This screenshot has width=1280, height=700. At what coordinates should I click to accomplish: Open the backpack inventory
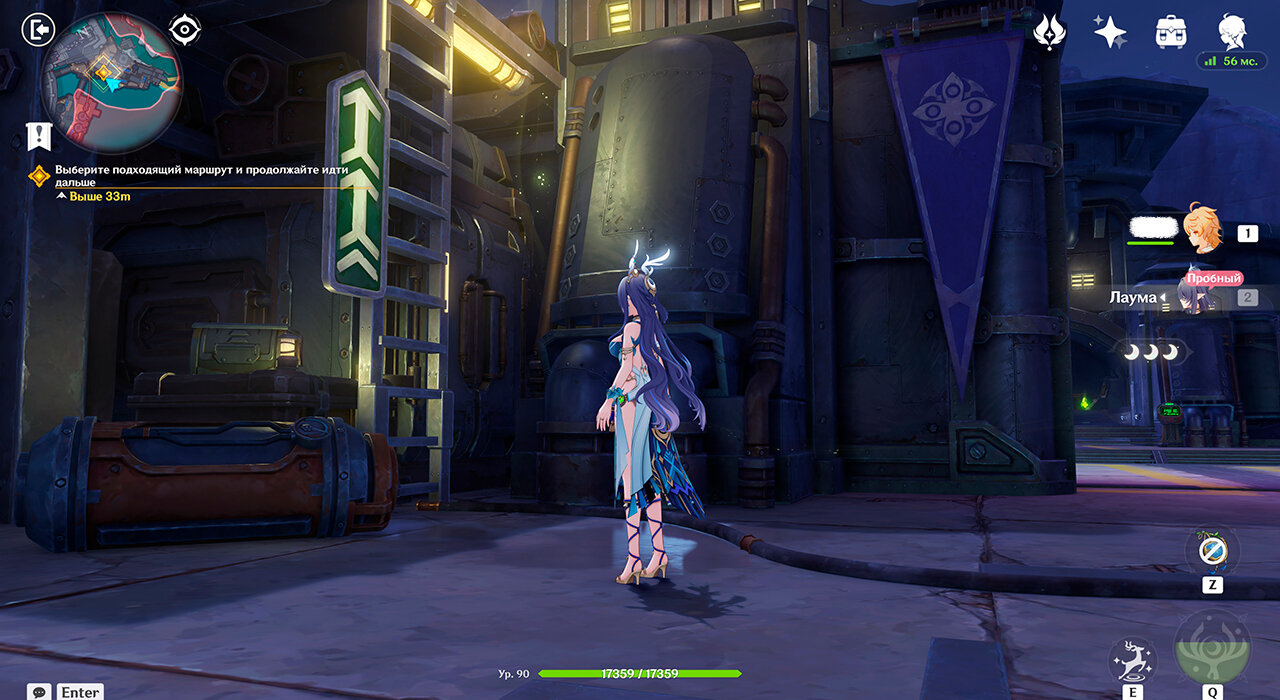click(1170, 31)
